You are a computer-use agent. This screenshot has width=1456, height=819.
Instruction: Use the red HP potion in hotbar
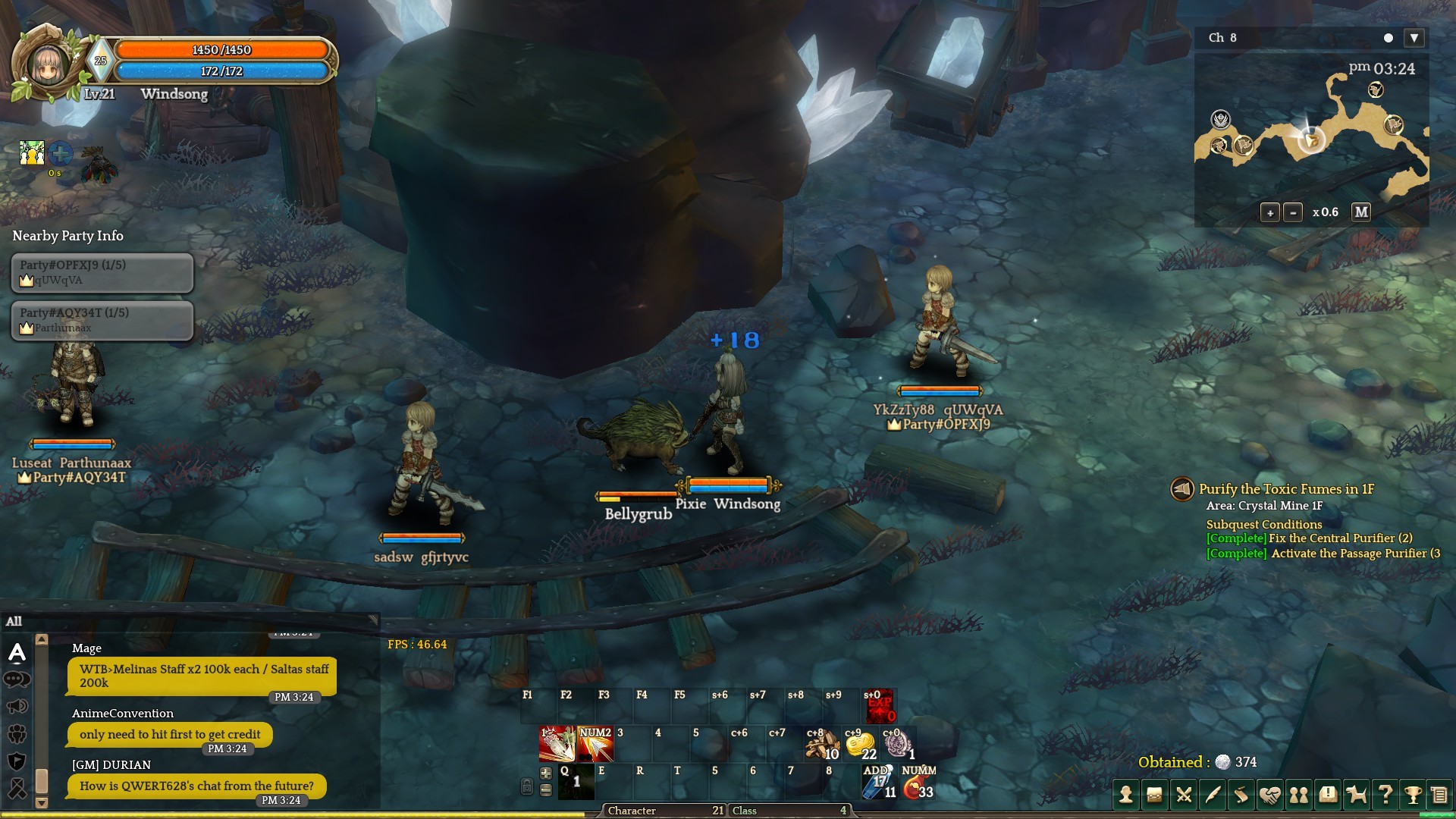[918, 786]
